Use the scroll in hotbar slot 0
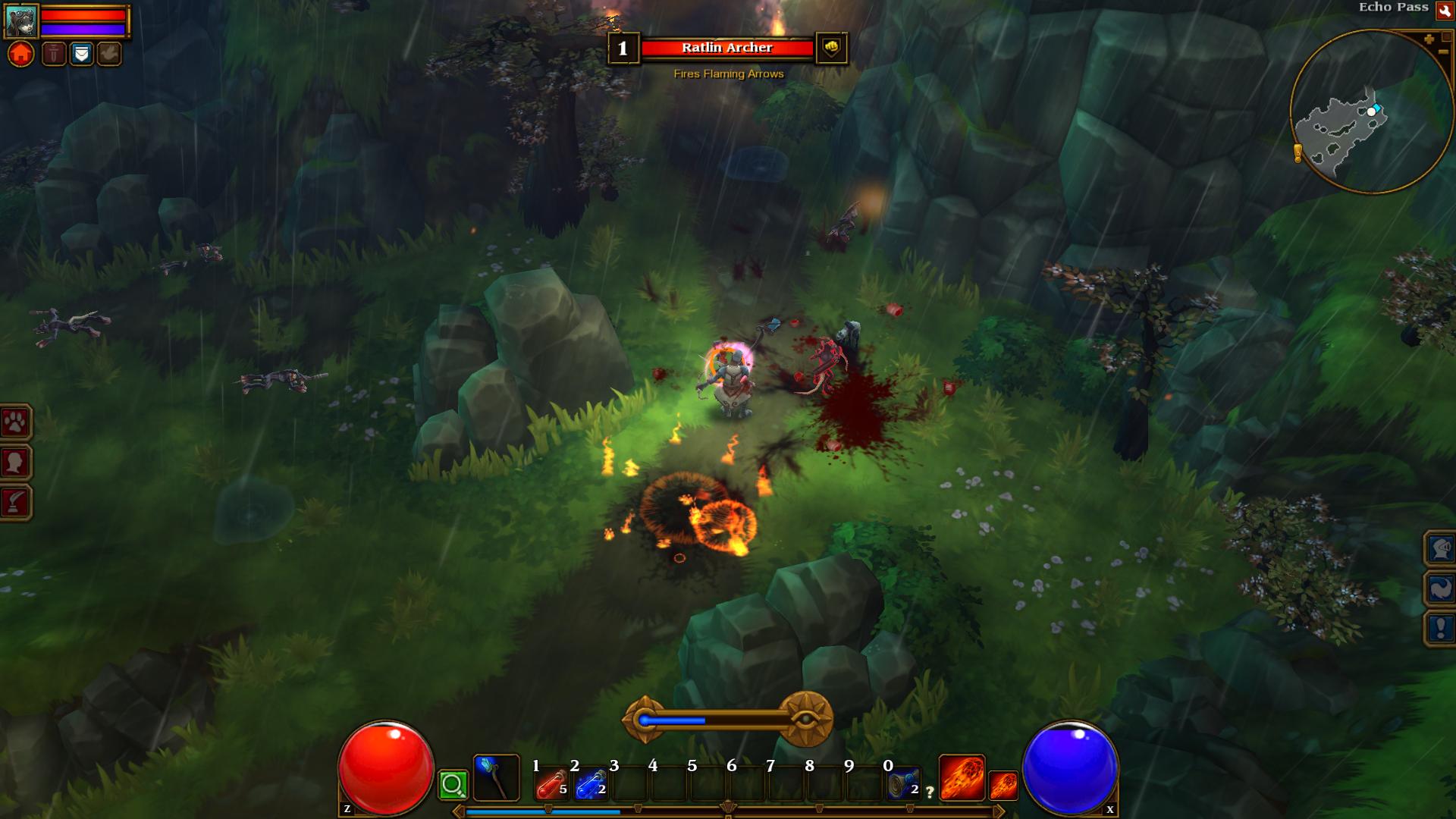Image resolution: width=1456 pixels, height=819 pixels. (903, 785)
